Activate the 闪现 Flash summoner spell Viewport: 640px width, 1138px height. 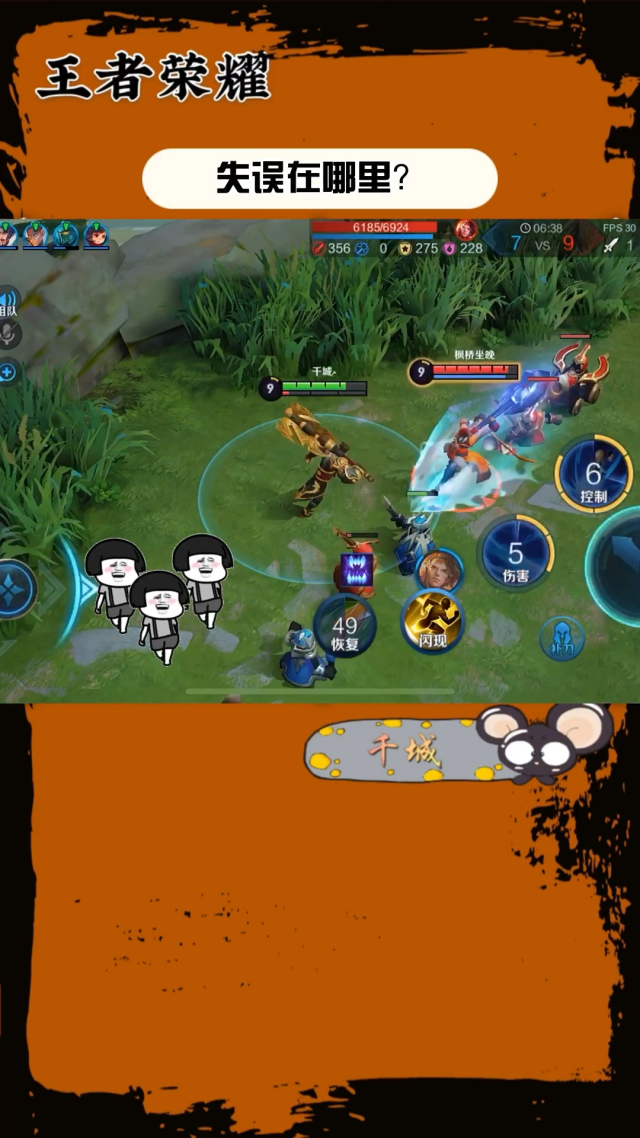click(433, 622)
